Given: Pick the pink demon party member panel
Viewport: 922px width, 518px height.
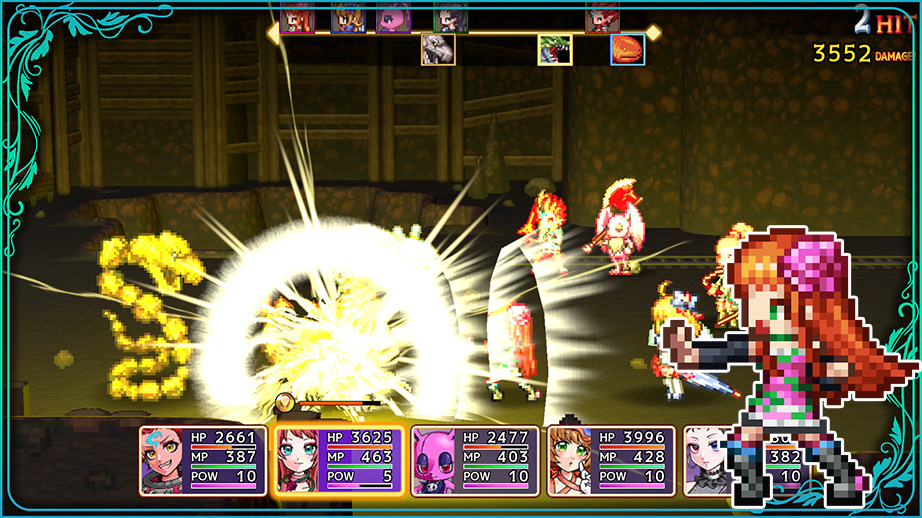Looking at the screenshot, I should pyautogui.click(x=475, y=460).
